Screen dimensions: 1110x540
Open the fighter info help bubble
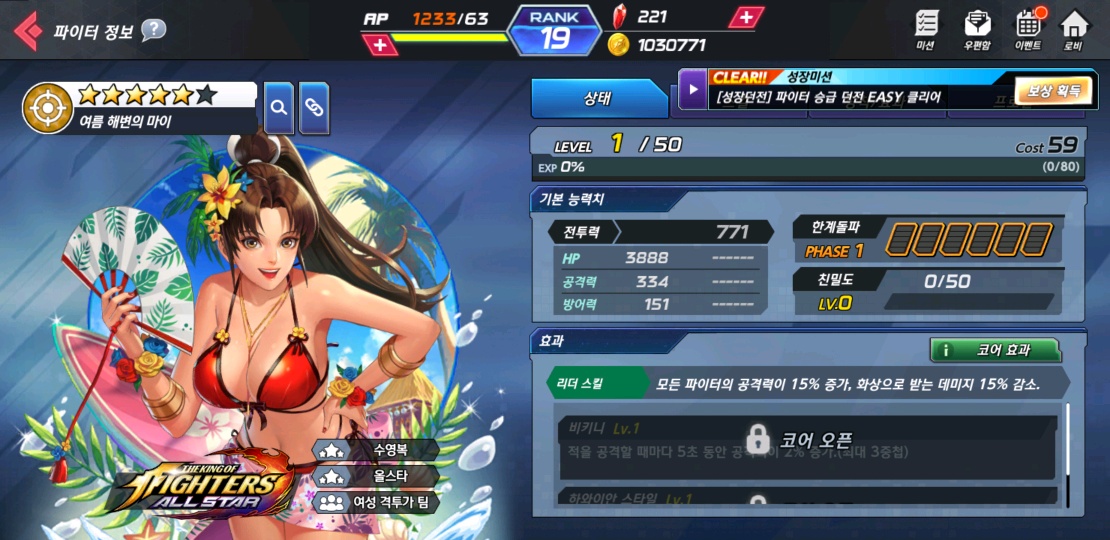153,30
